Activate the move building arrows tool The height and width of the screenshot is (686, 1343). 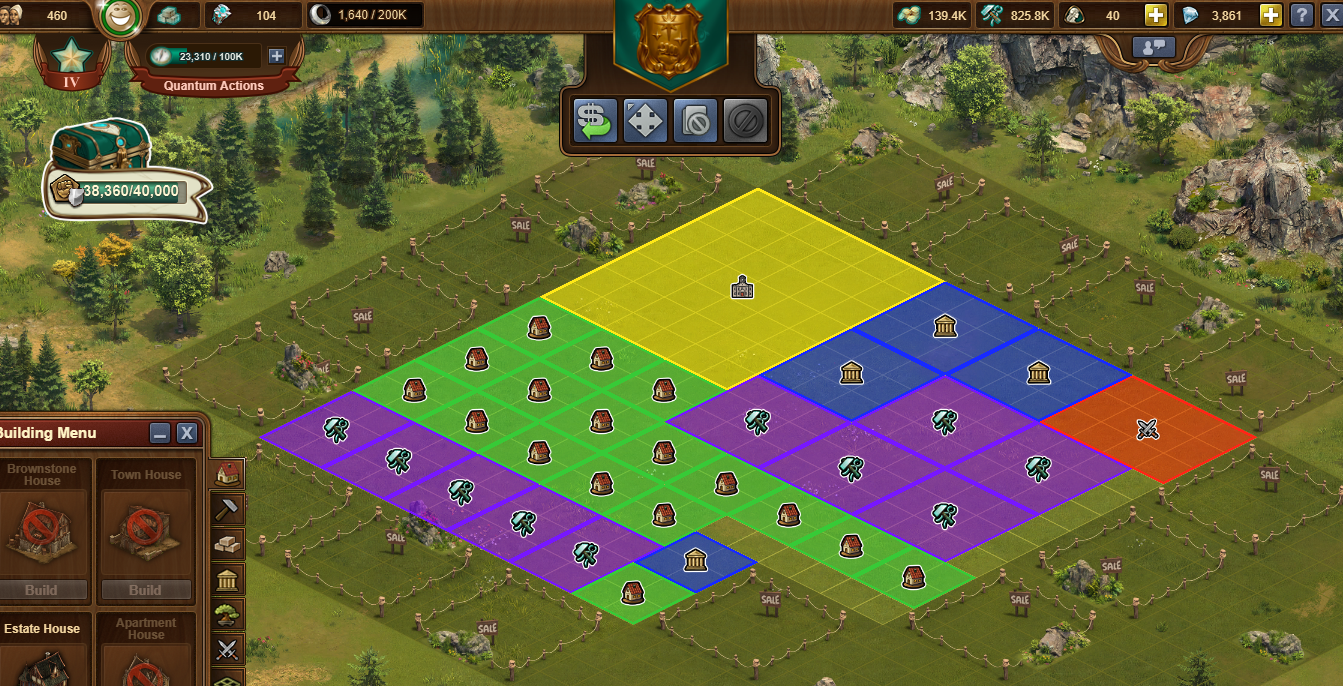click(644, 121)
